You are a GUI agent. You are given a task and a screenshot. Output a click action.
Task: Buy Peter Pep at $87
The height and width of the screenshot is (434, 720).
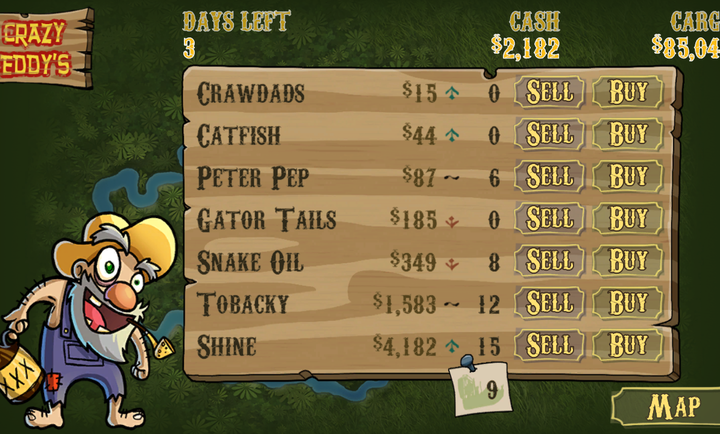coord(628,177)
